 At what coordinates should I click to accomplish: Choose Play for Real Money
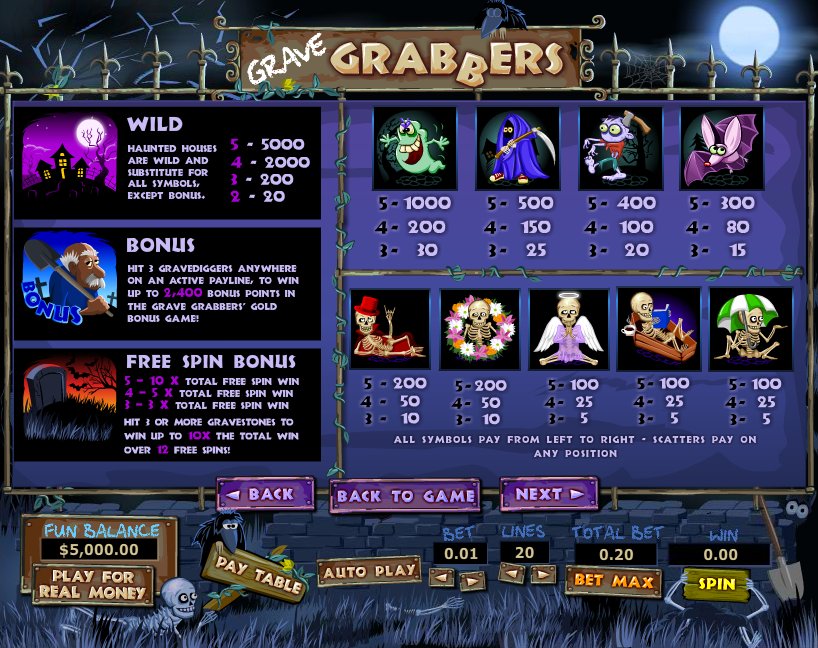click(93, 584)
